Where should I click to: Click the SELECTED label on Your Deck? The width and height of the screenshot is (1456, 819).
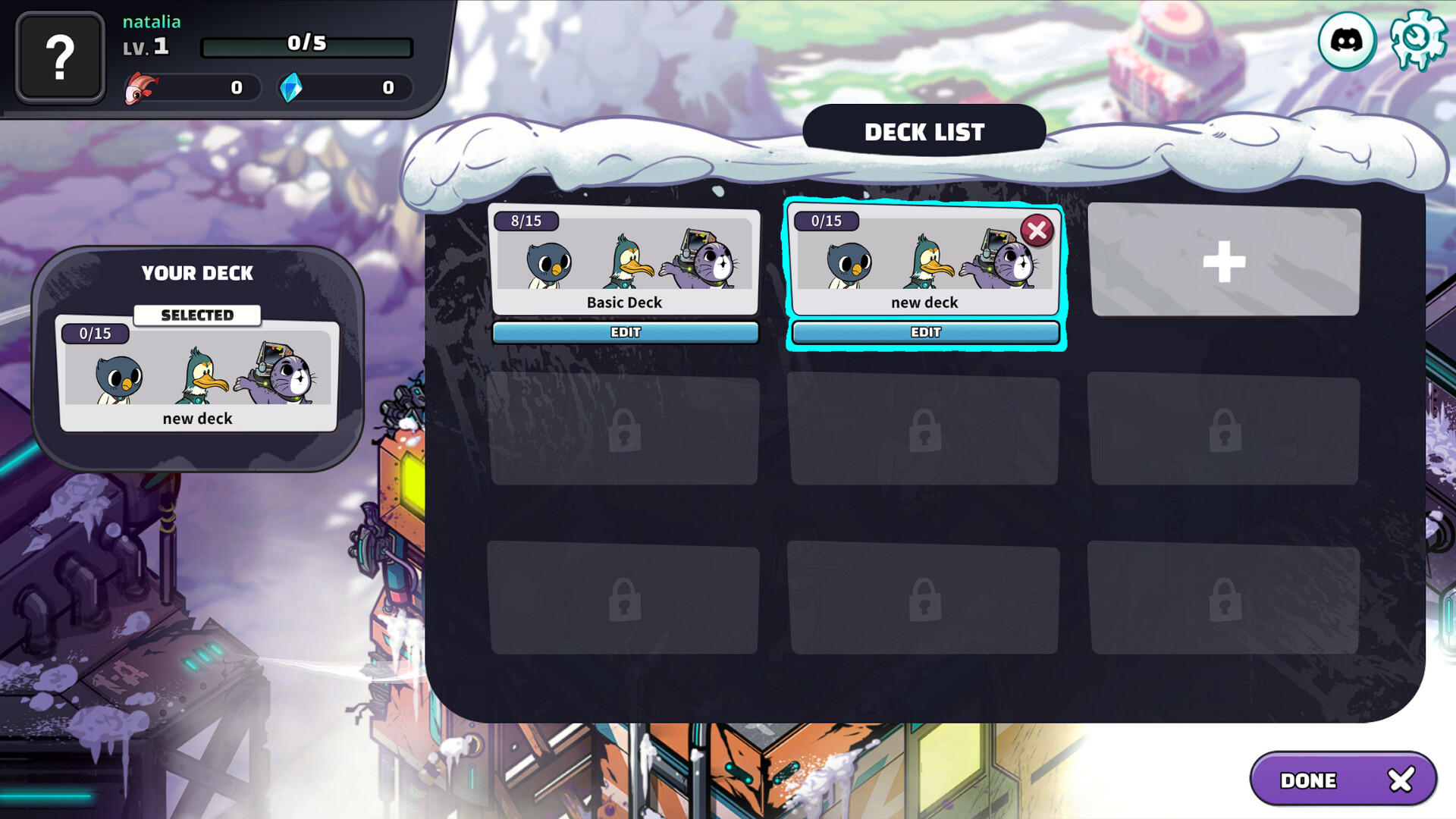[198, 315]
